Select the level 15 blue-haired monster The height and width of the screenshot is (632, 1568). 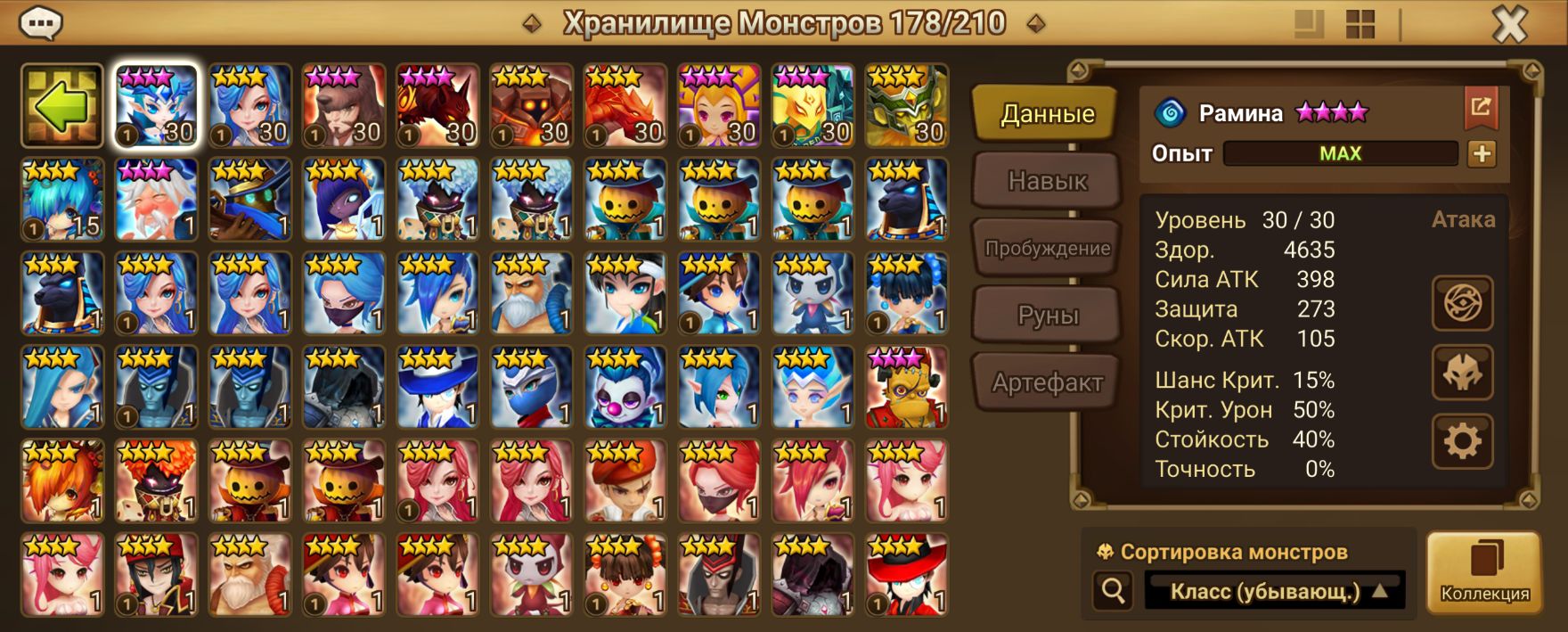click(62, 201)
